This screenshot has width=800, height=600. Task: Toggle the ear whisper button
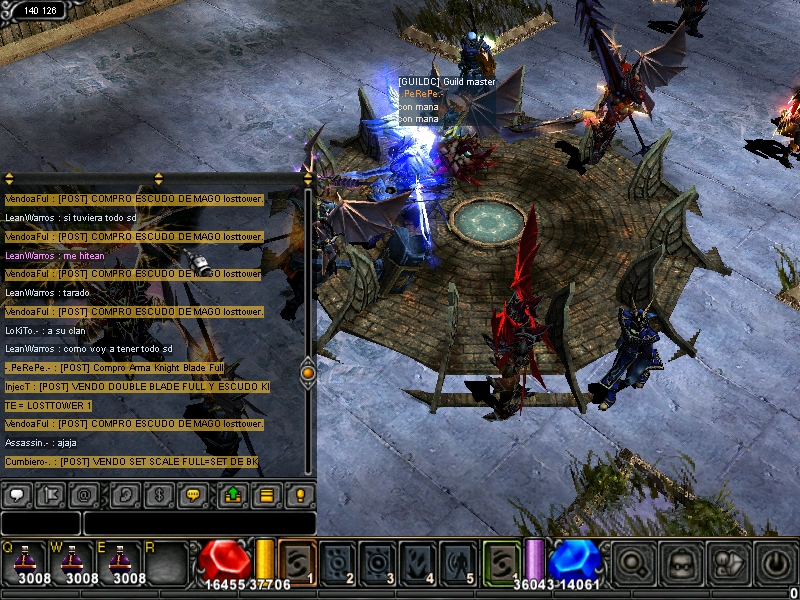125,494
